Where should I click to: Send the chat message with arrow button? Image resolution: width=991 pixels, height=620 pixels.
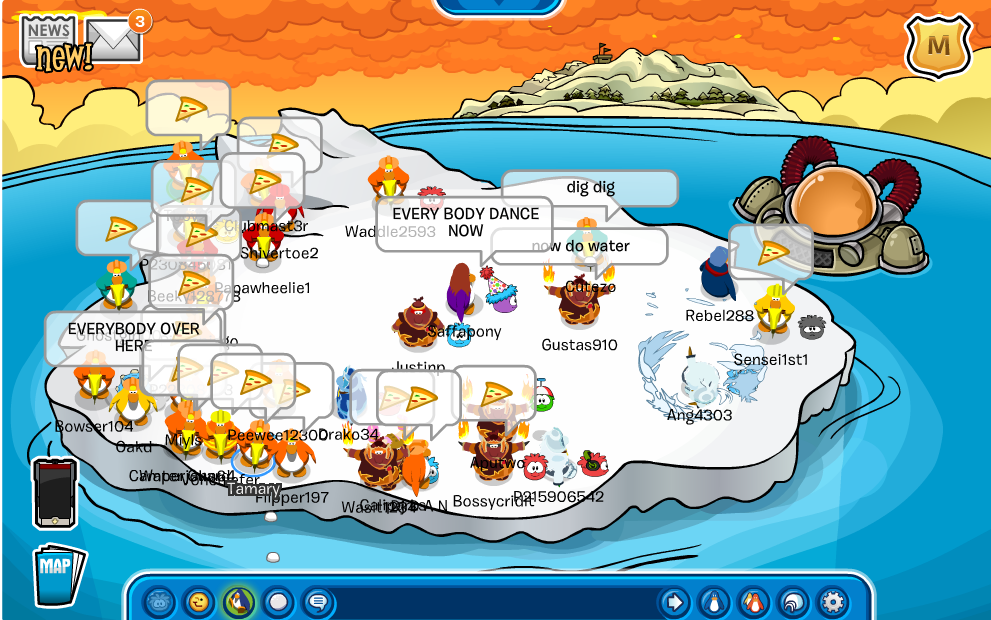pyautogui.click(x=675, y=602)
